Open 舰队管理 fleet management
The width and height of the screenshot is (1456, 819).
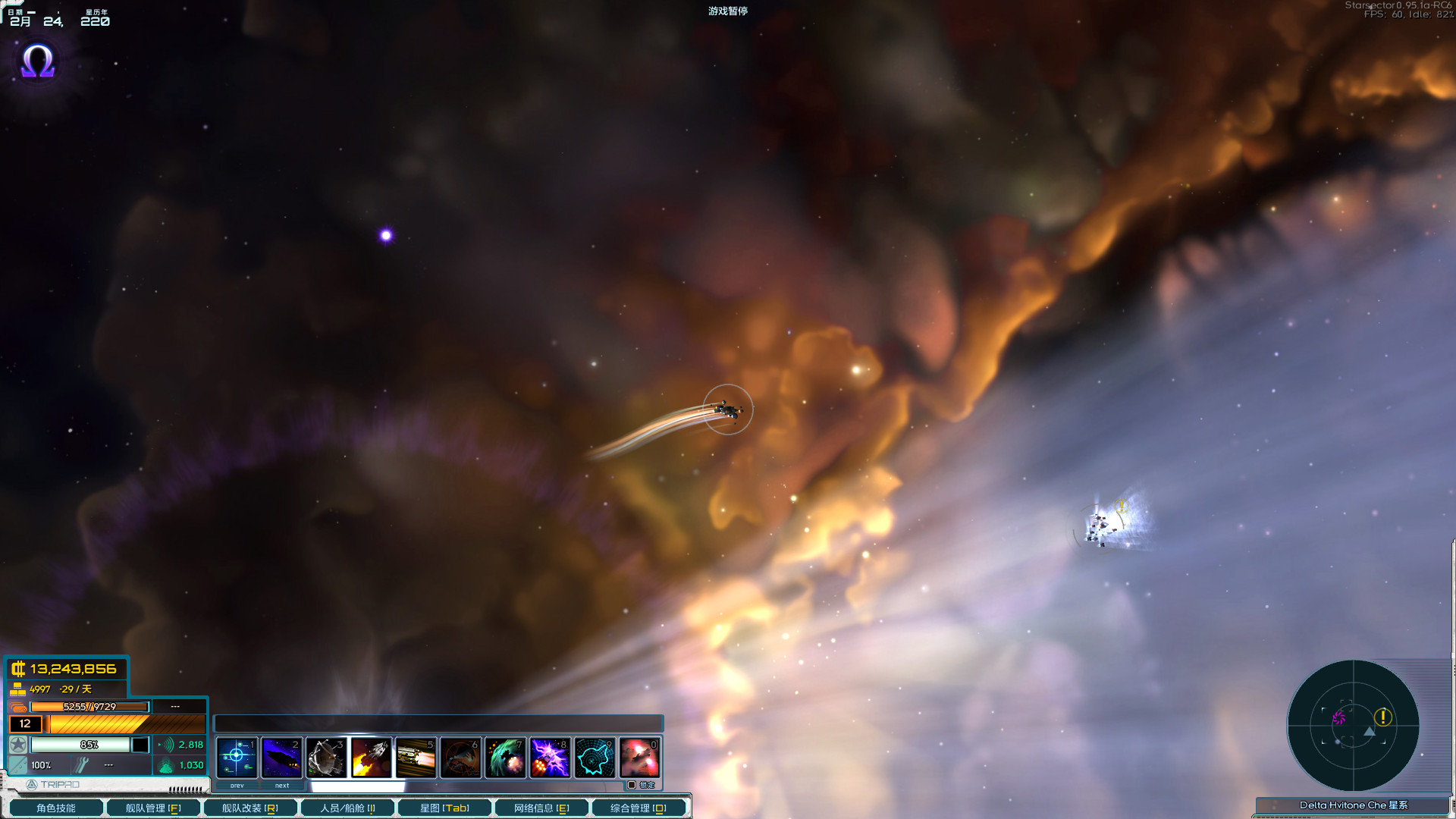(153, 808)
